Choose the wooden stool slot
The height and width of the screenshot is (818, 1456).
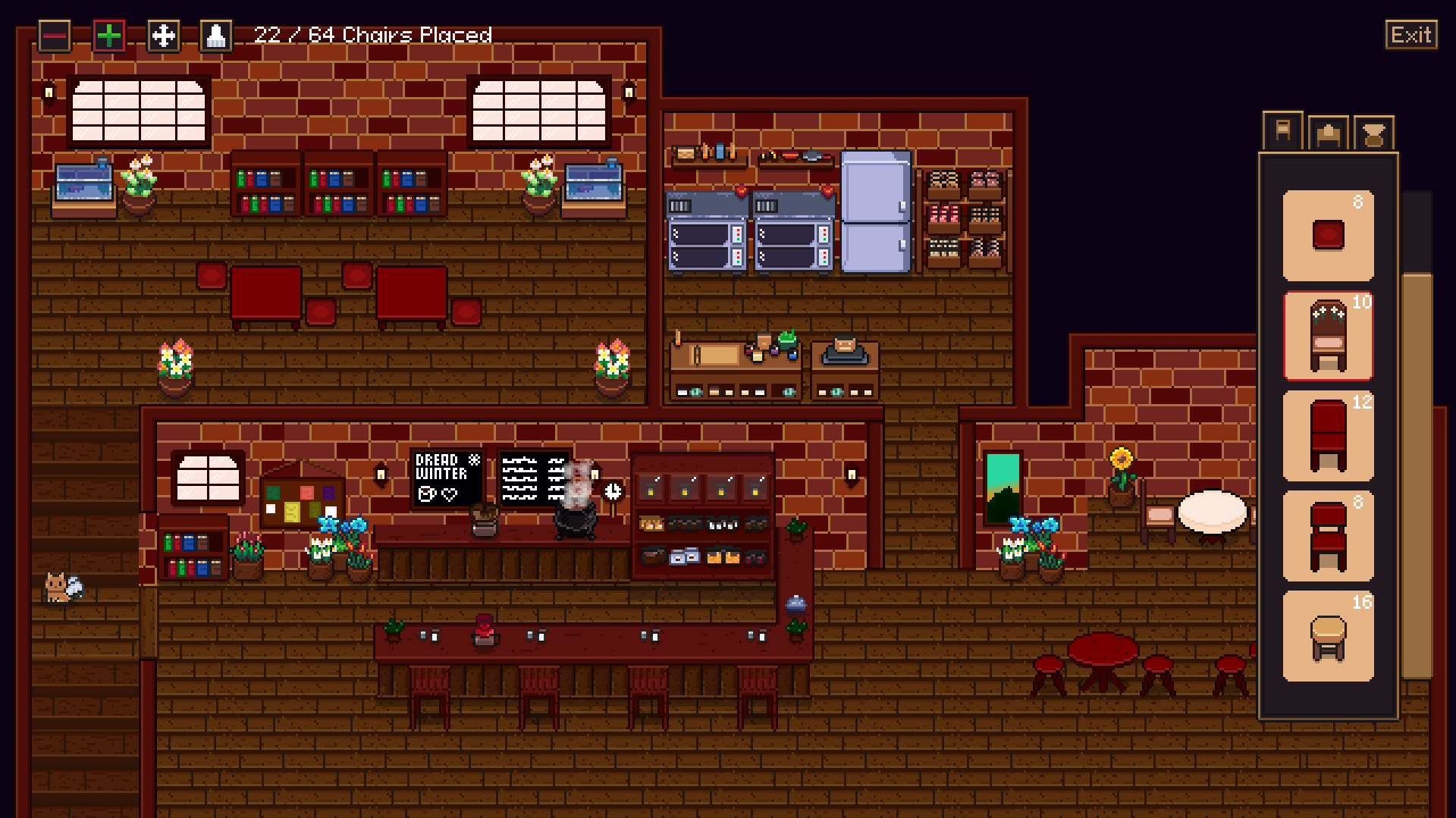point(1328,636)
